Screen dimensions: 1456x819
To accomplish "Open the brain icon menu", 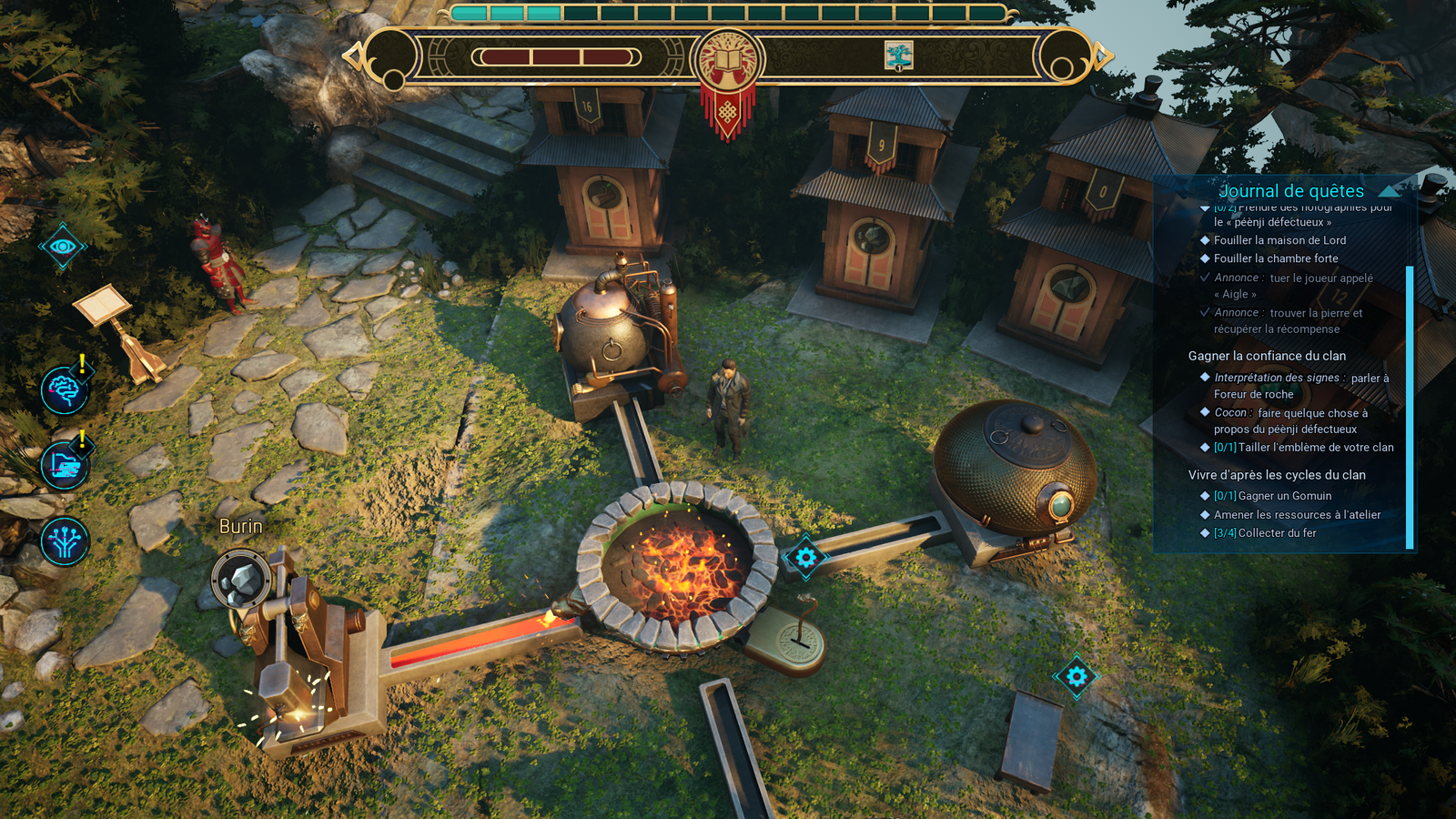I will click(x=64, y=390).
